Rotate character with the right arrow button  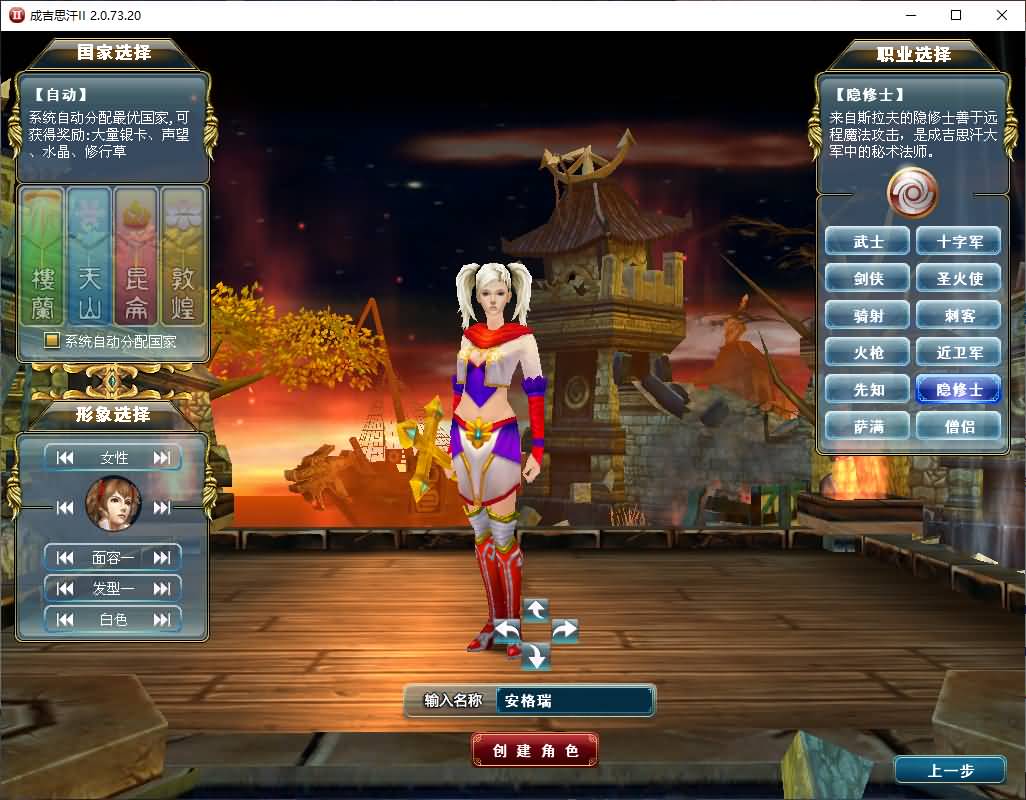(565, 630)
